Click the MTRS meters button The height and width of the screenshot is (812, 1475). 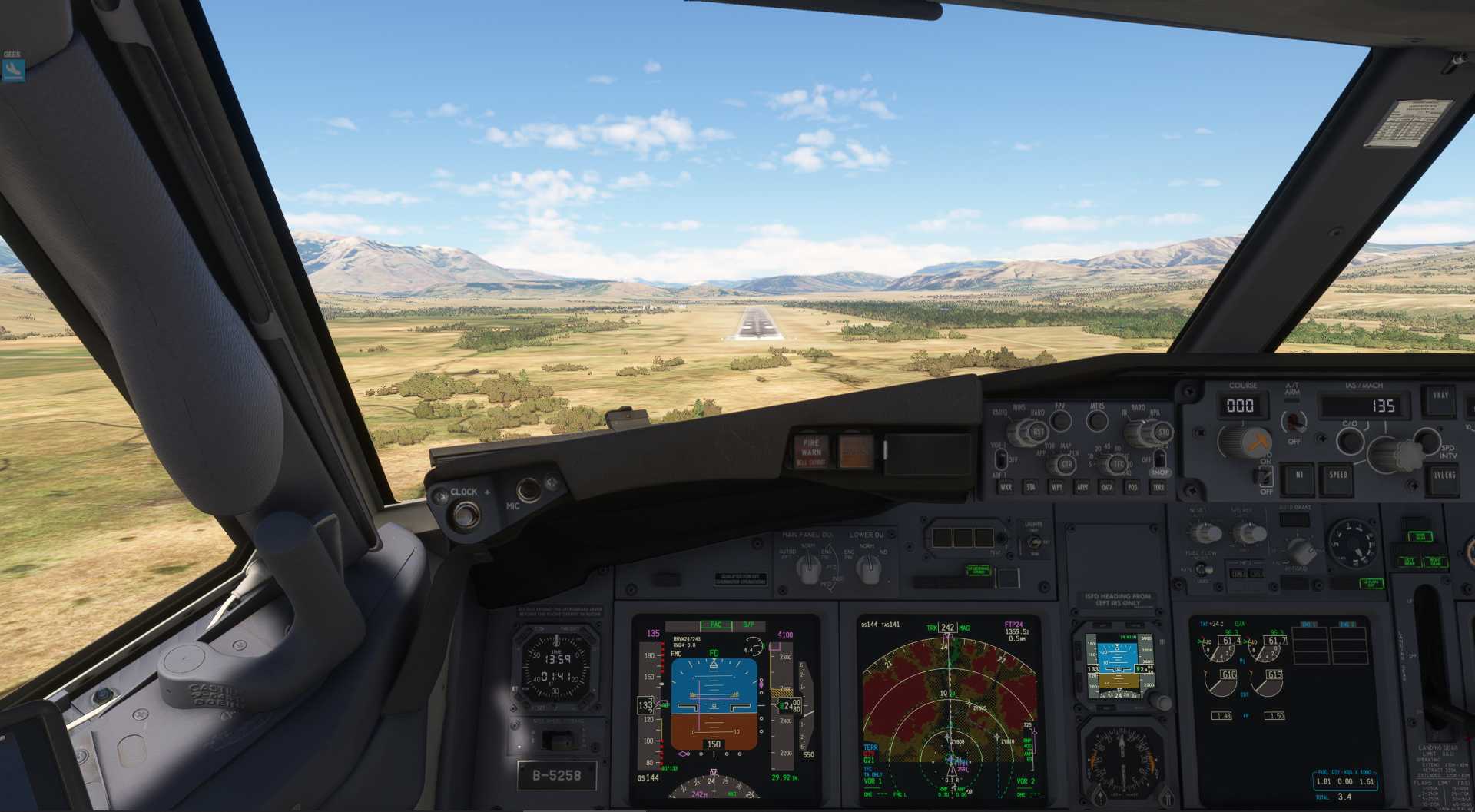tap(1097, 420)
